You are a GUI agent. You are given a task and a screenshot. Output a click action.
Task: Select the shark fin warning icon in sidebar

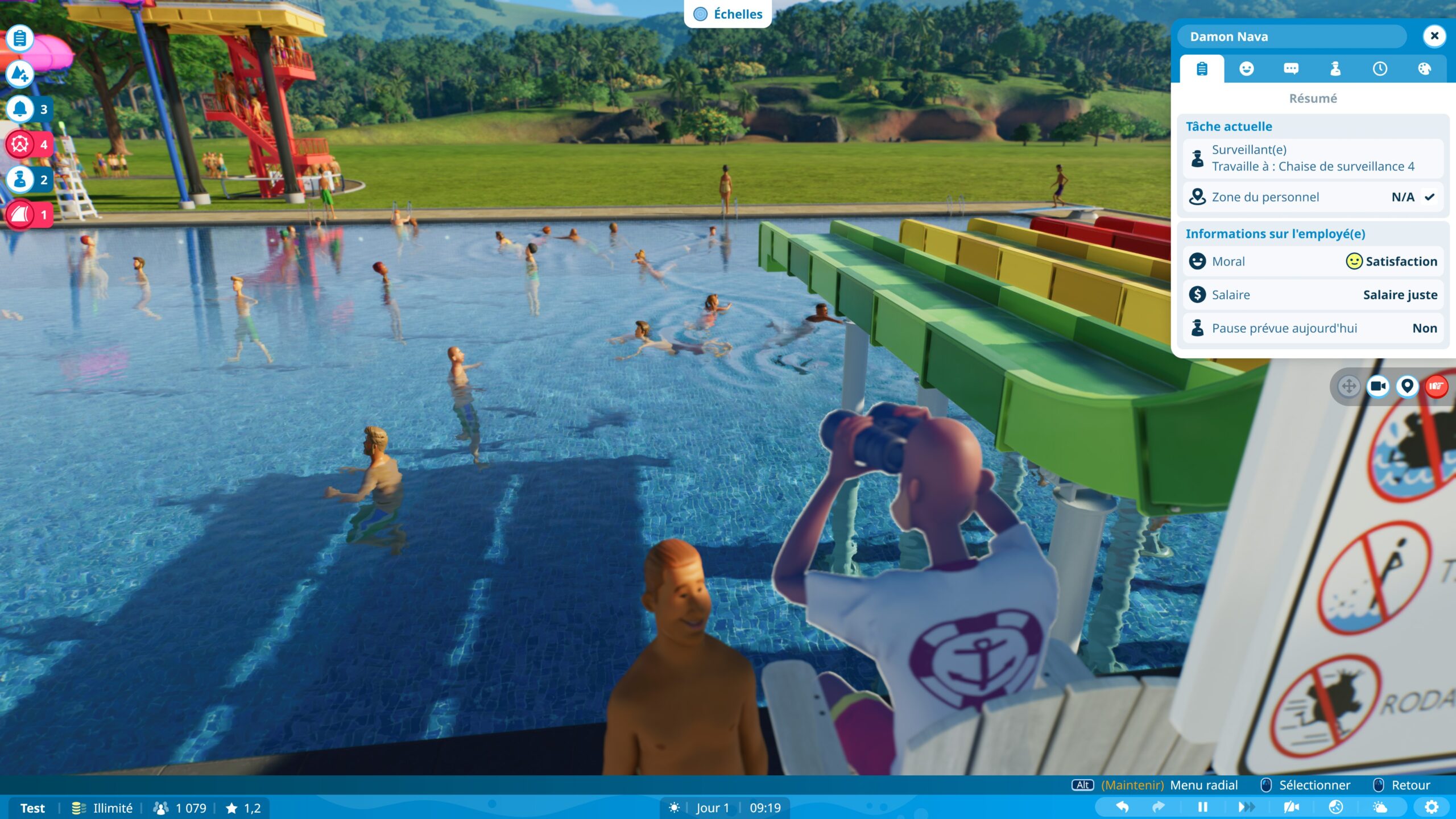click(x=19, y=215)
